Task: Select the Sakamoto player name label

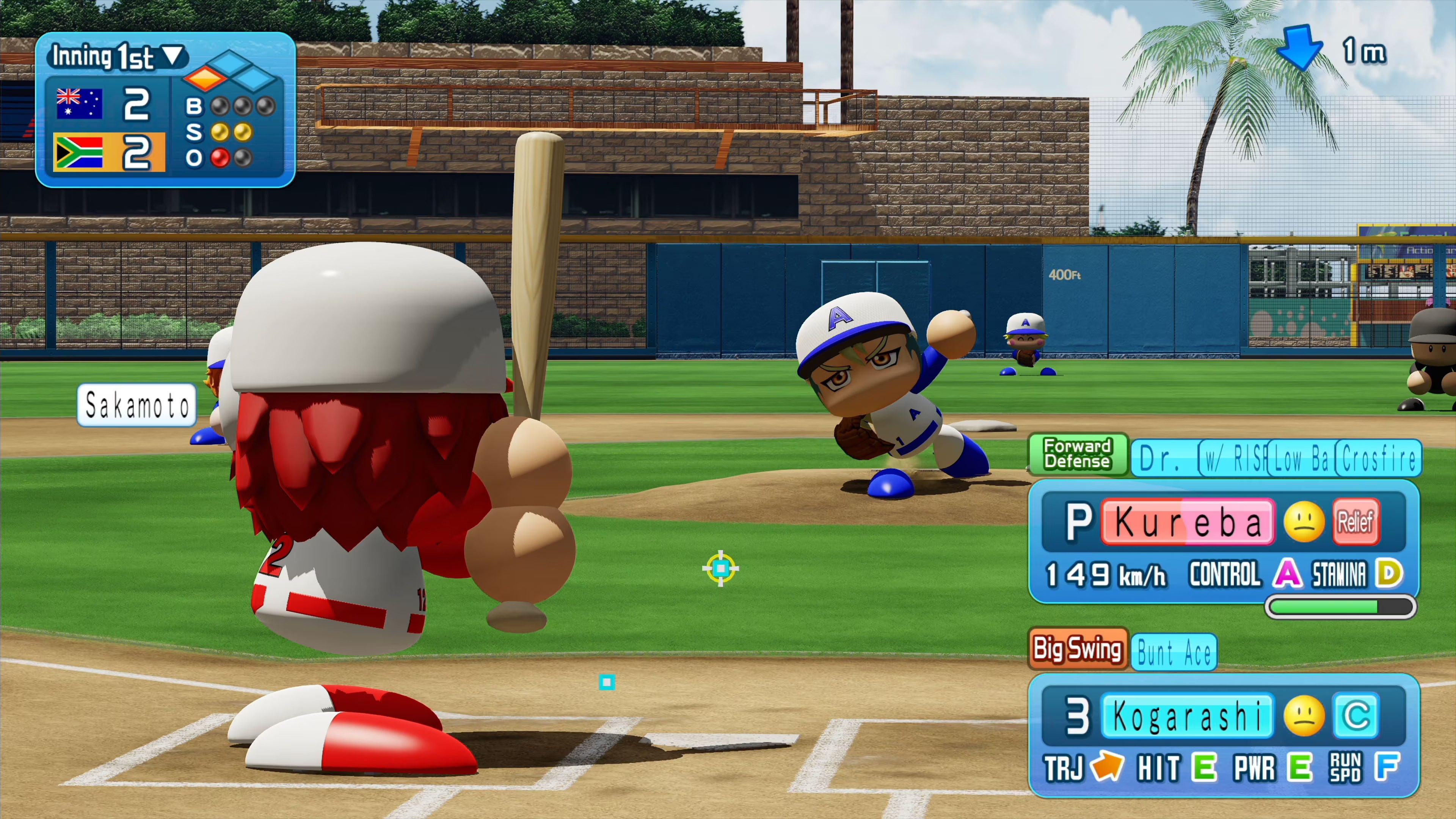Action: (137, 405)
